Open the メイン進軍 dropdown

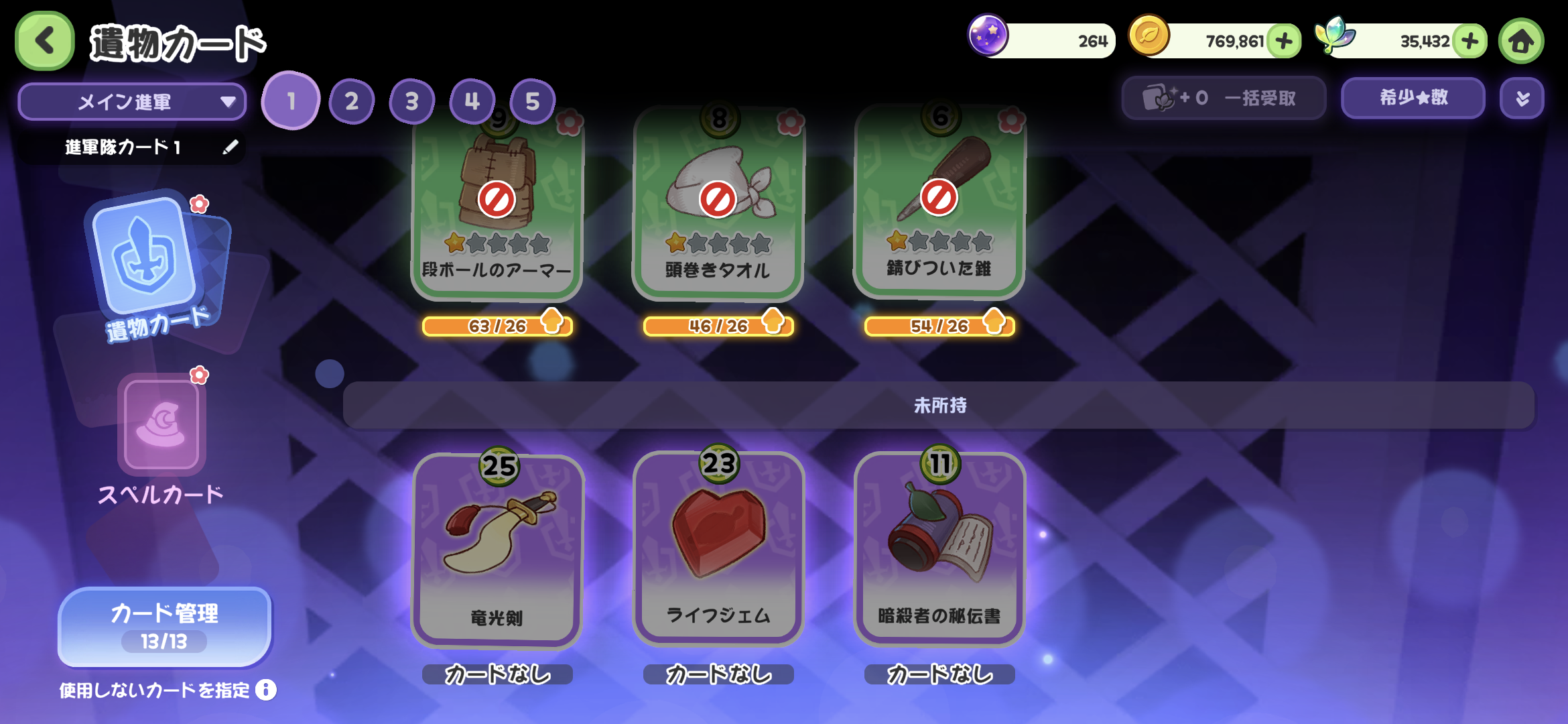click(x=132, y=102)
